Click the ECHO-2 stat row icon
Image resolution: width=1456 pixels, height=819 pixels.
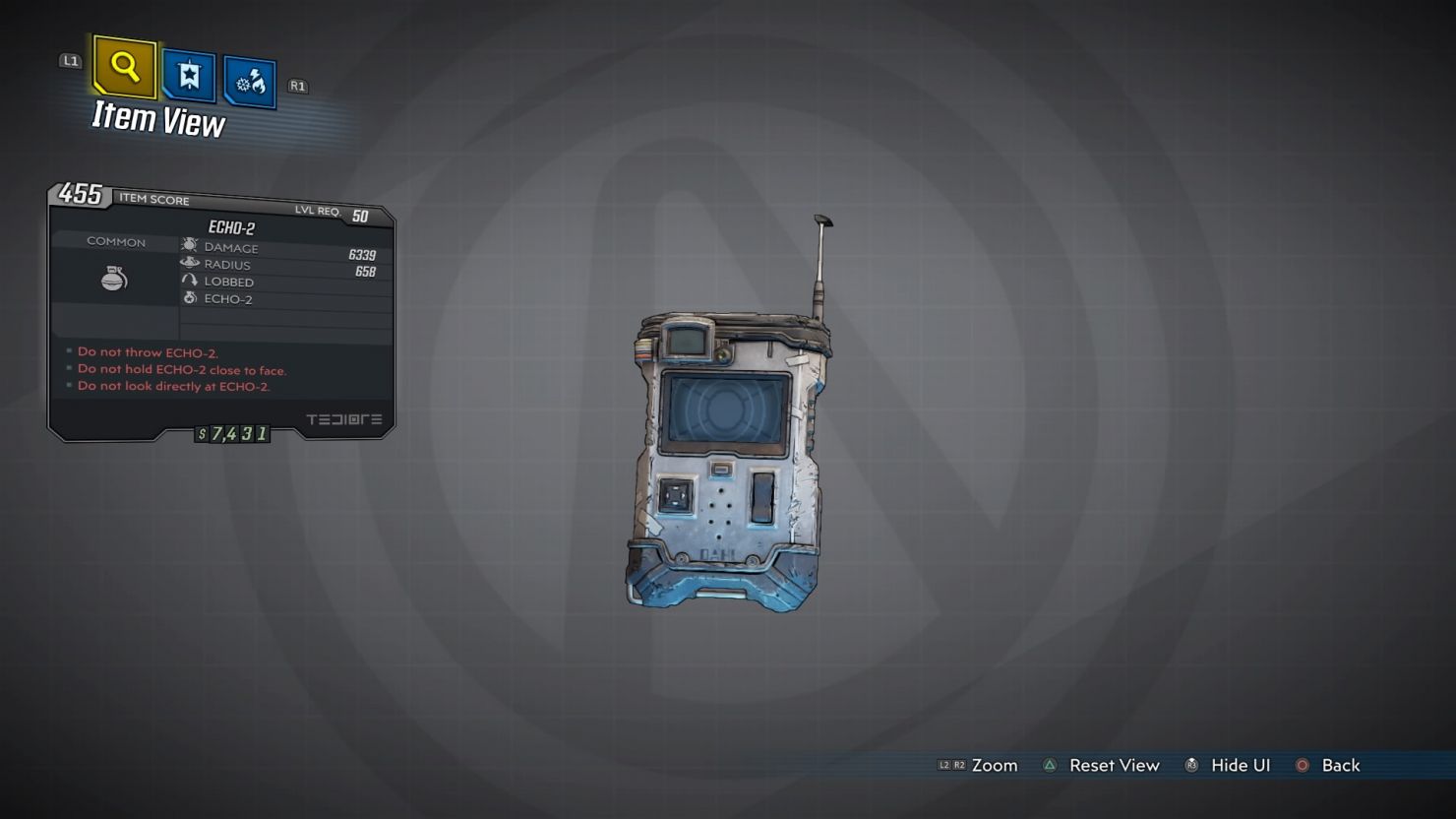[x=189, y=297]
